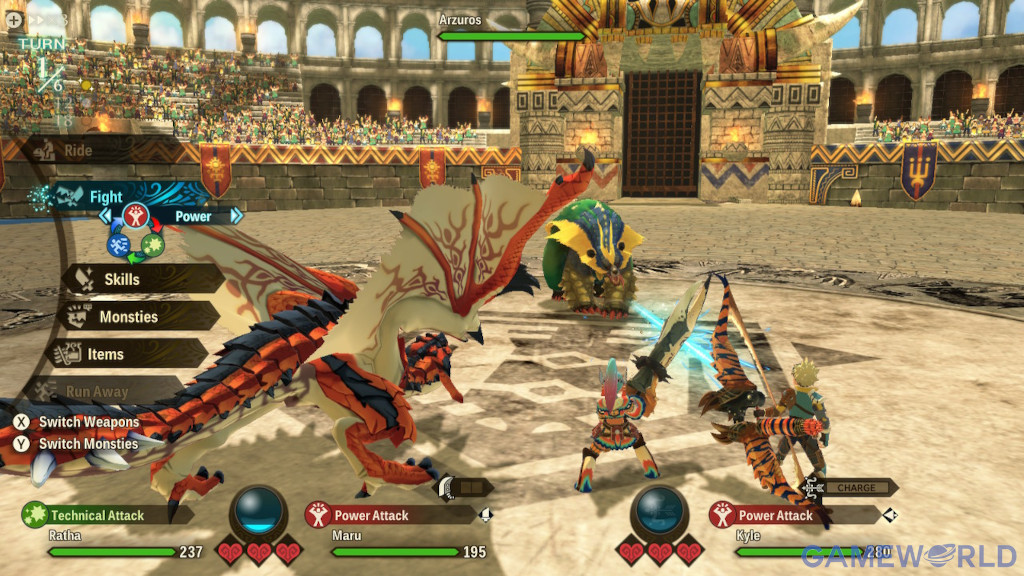Viewport: 1024px width, 576px height.
Task: Pick the green Technical attack icon
Action: [x=153, y=245]
